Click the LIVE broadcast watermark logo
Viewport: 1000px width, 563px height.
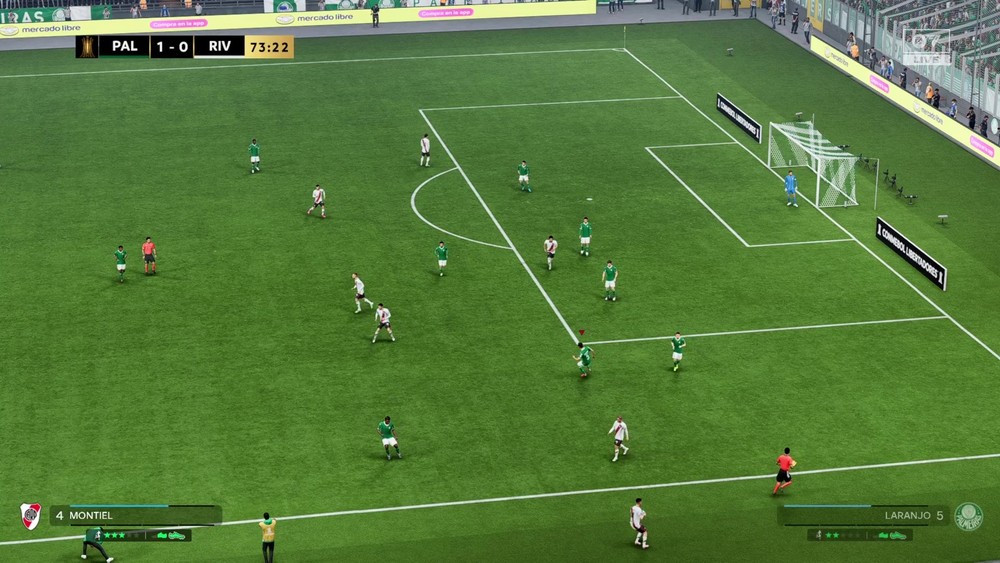click(x=925, y=47)
